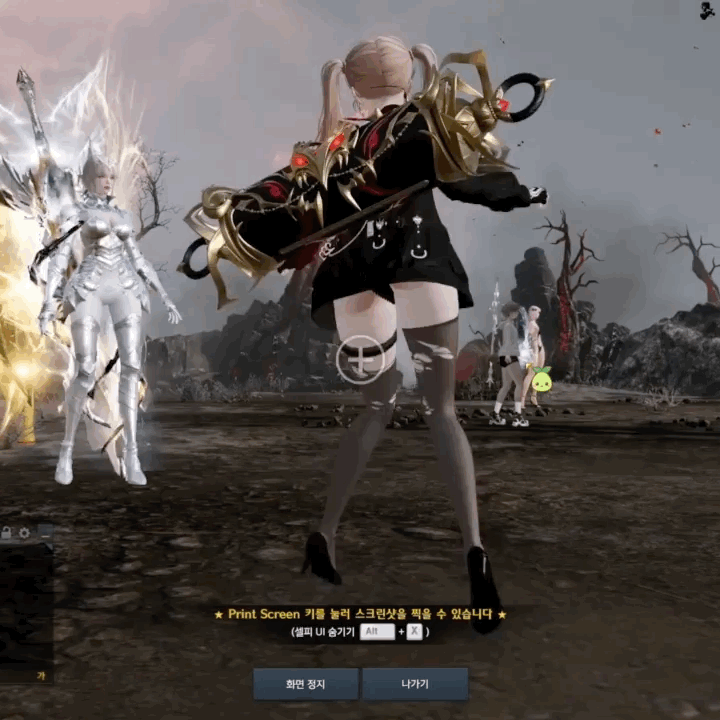
Task: Click the 화면 정지 freeze-screen button
Action: (x=305, y=684)
